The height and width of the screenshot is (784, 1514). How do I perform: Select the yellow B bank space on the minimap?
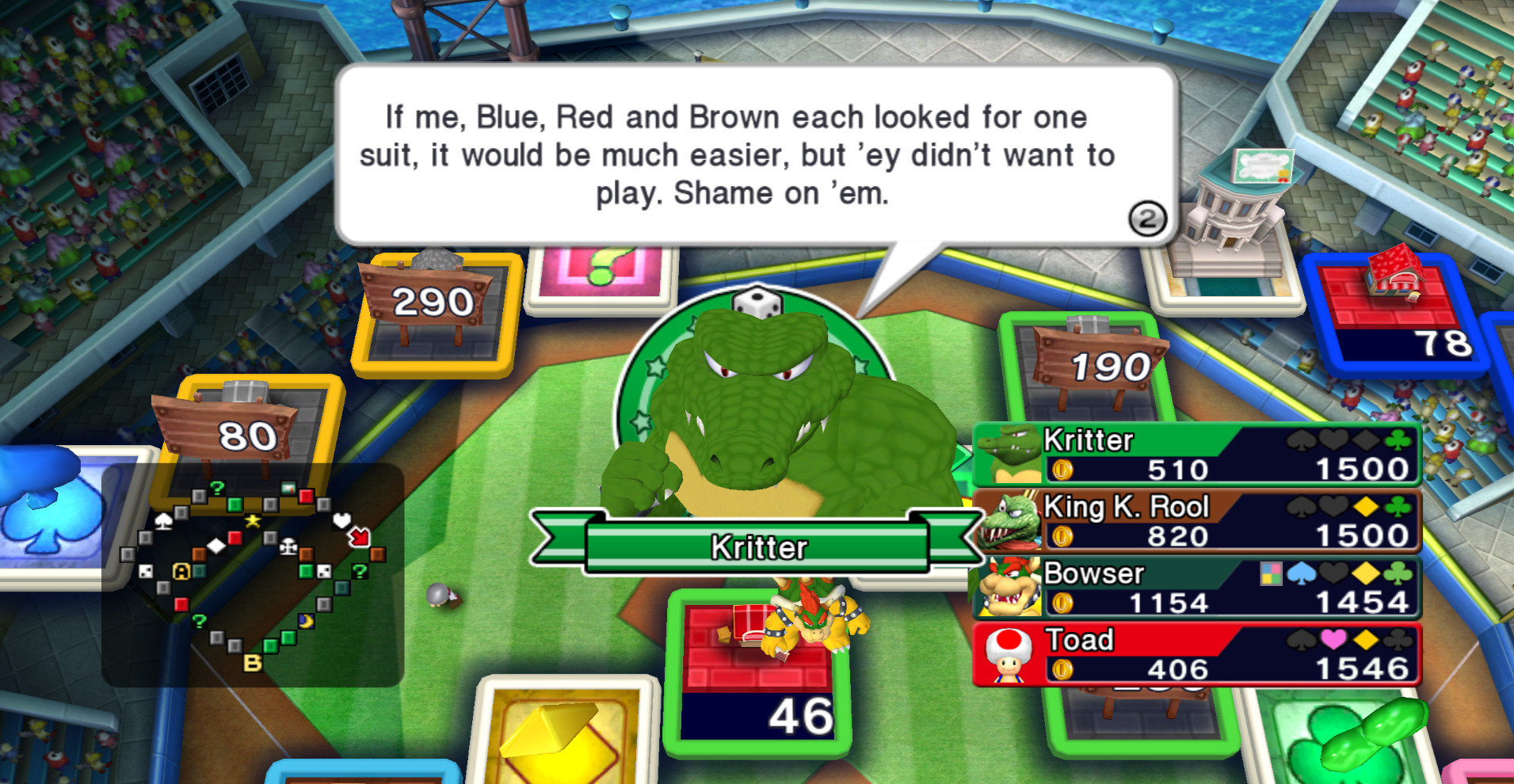(254, 661)
